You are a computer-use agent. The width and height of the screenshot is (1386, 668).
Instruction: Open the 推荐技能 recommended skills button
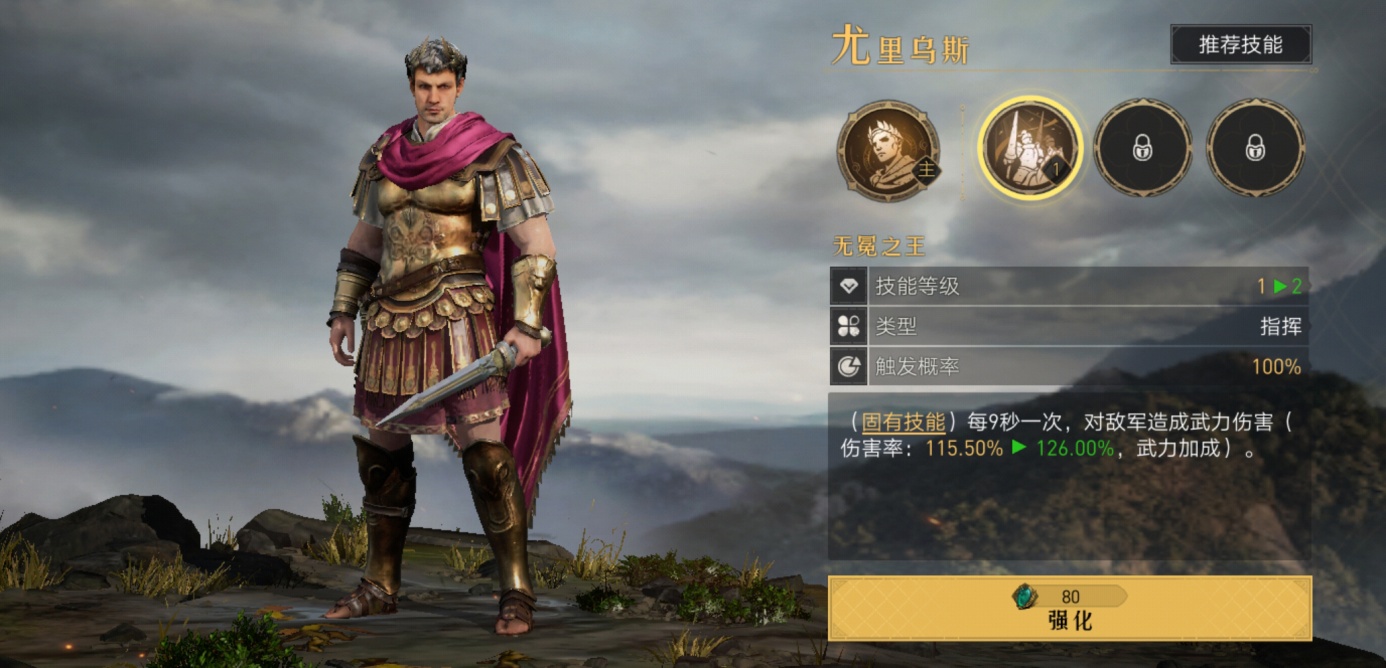point(1240,45)
